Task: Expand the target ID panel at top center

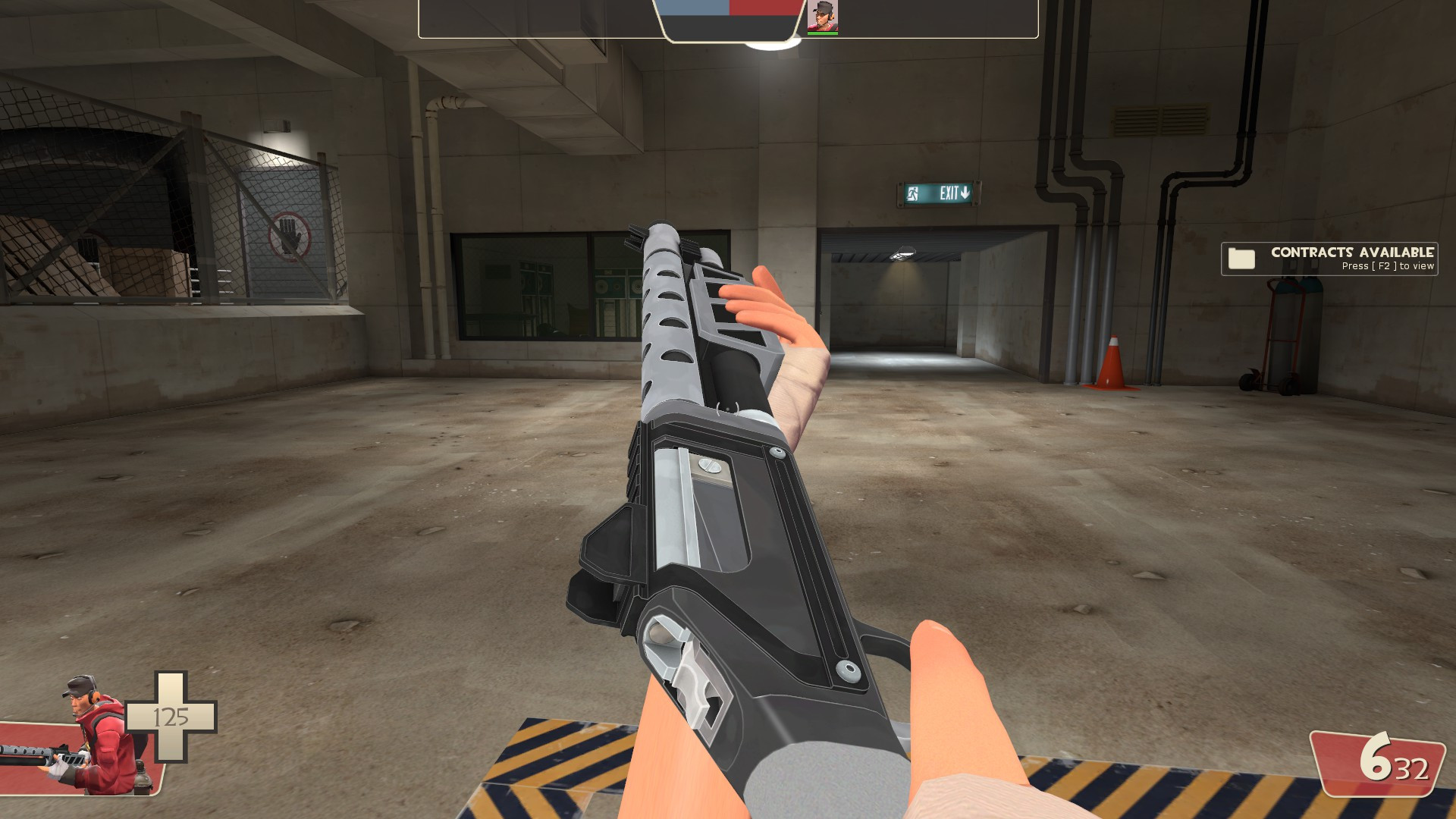Action: coord(728,19)
